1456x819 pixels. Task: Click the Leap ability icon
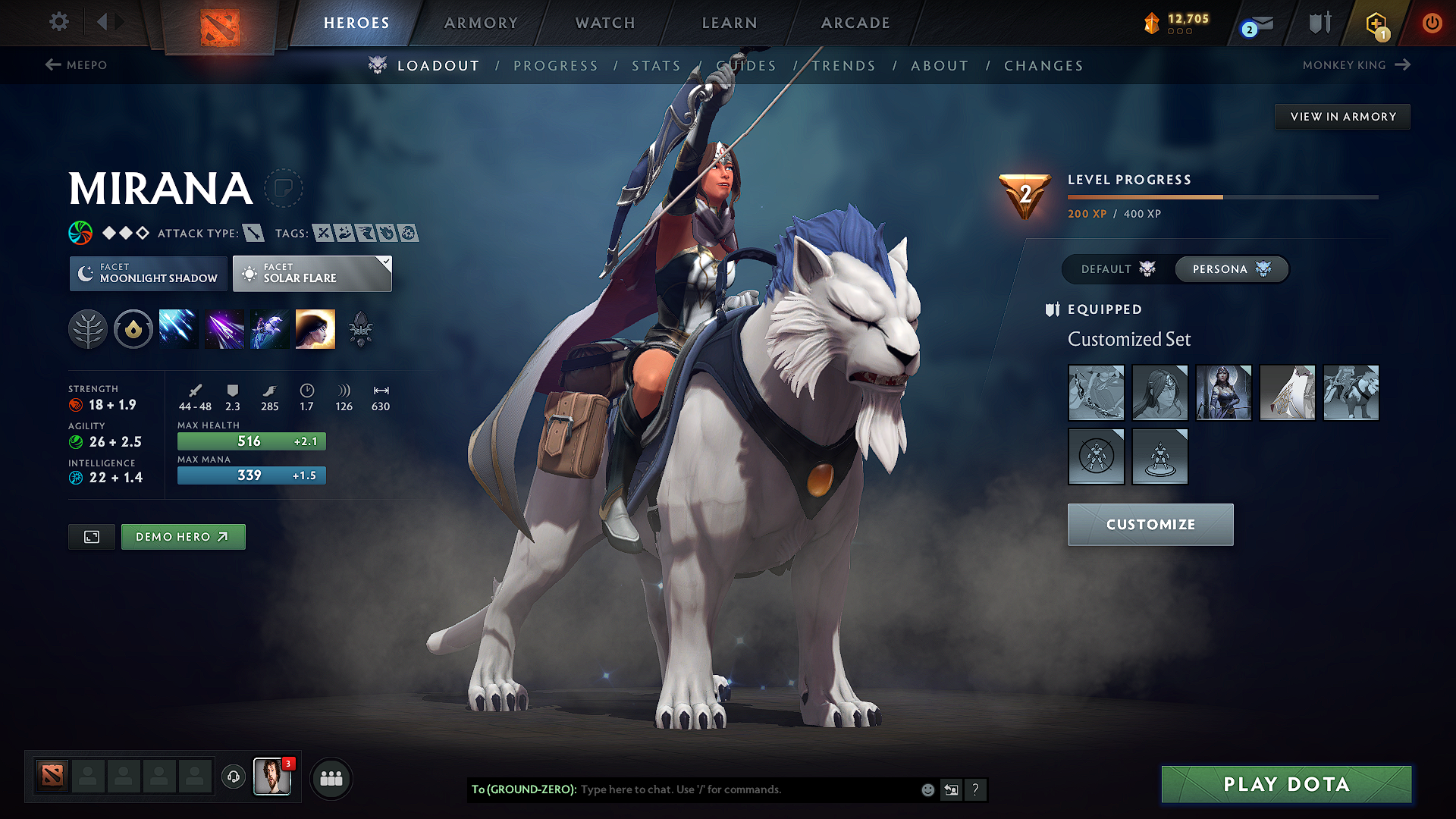268,328
